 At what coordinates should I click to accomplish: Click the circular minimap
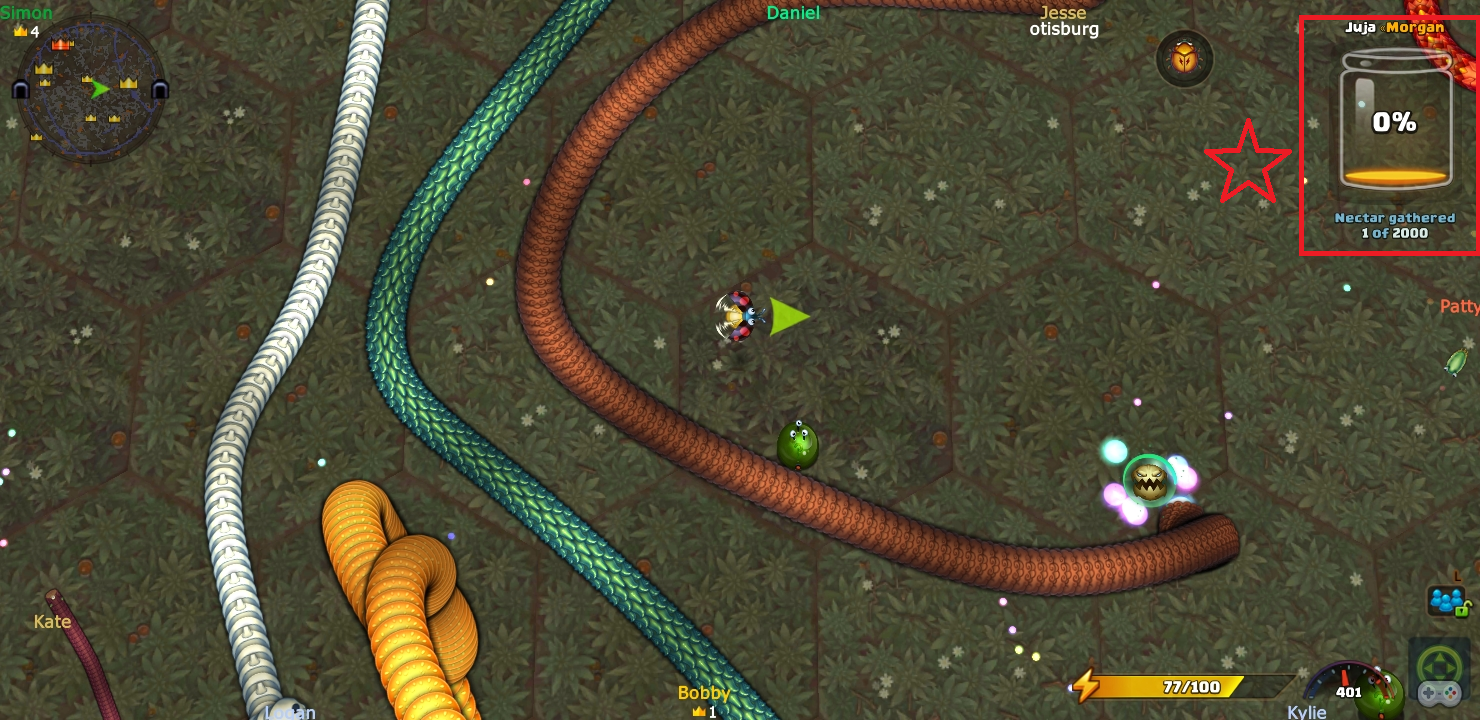[x=91, y=89]
